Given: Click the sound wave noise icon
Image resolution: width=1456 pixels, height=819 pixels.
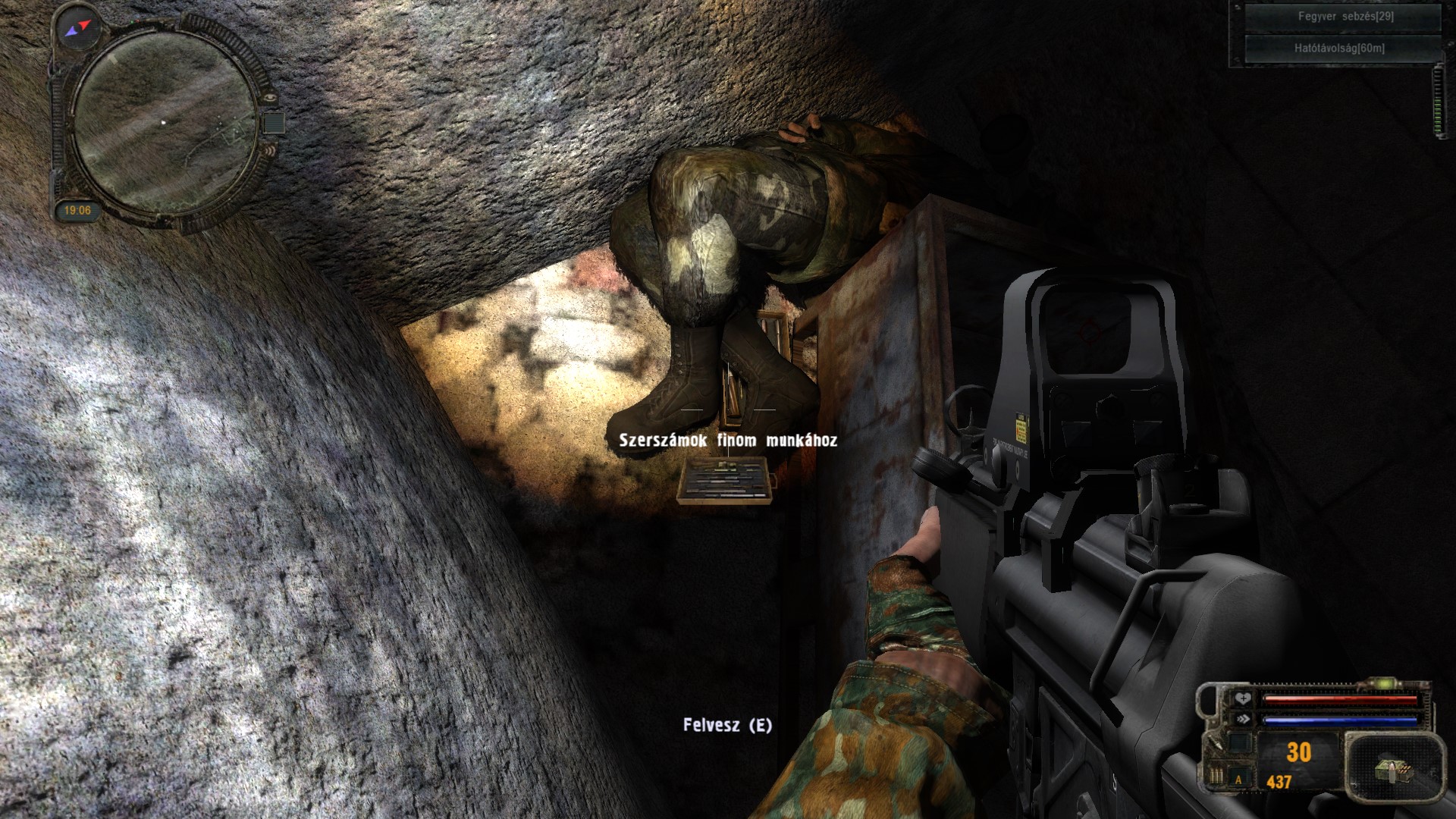Looking at the screenshot, I should pos(271,151).
